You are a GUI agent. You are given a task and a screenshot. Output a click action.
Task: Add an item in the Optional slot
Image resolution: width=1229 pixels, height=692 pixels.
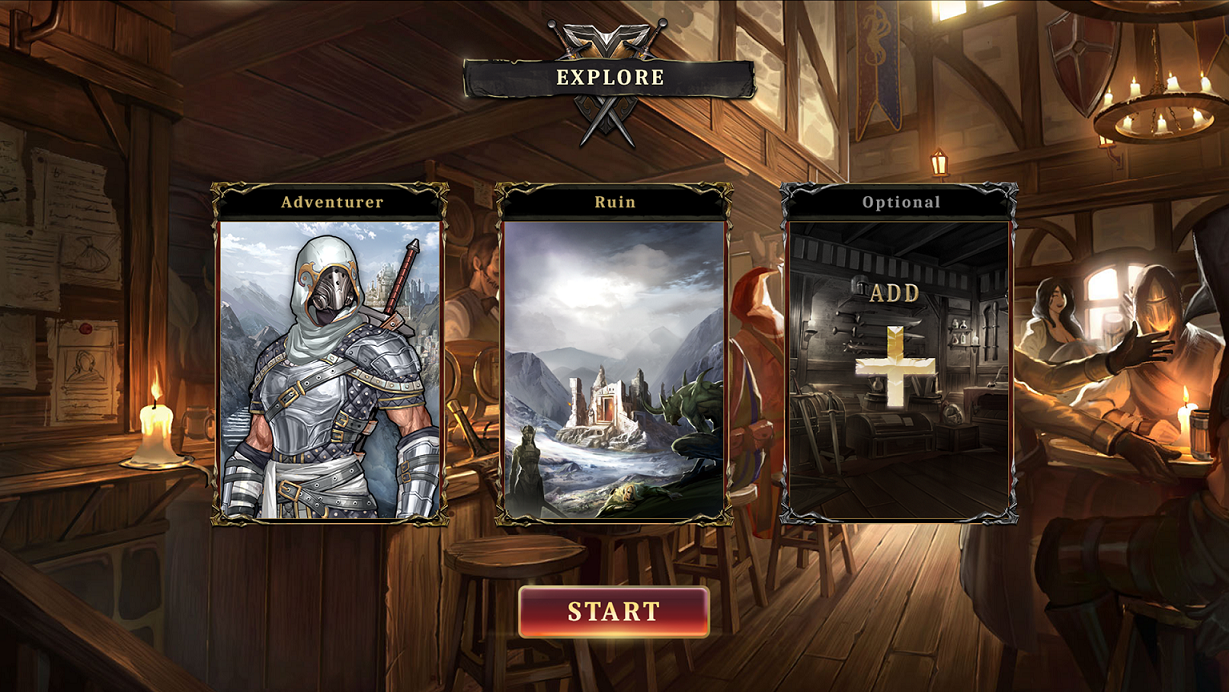click(896, 365)
